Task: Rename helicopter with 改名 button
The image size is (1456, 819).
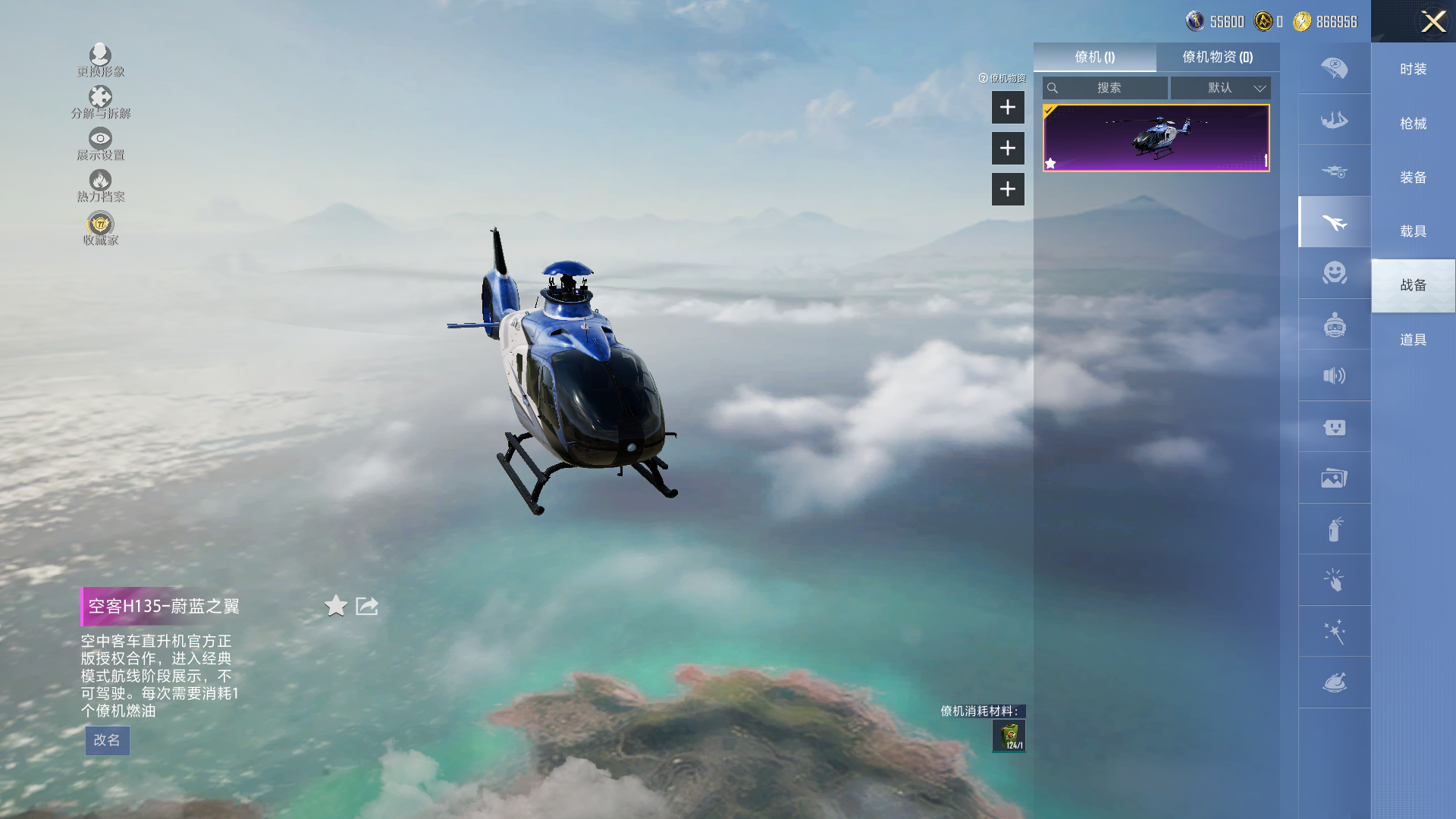Action: (107, 740)
